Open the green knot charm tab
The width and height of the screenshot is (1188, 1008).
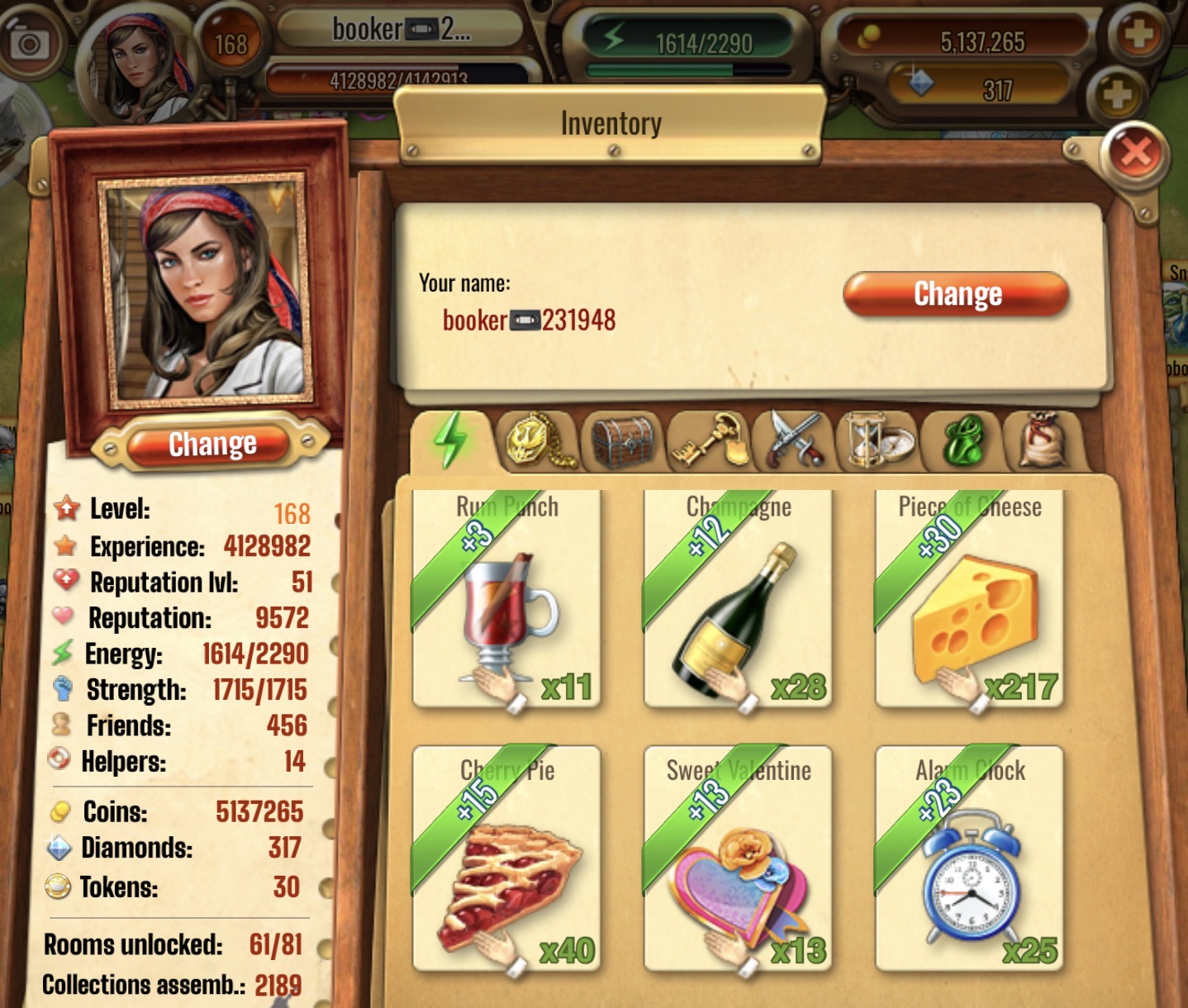pyautogui.click(x=963, y=440)
